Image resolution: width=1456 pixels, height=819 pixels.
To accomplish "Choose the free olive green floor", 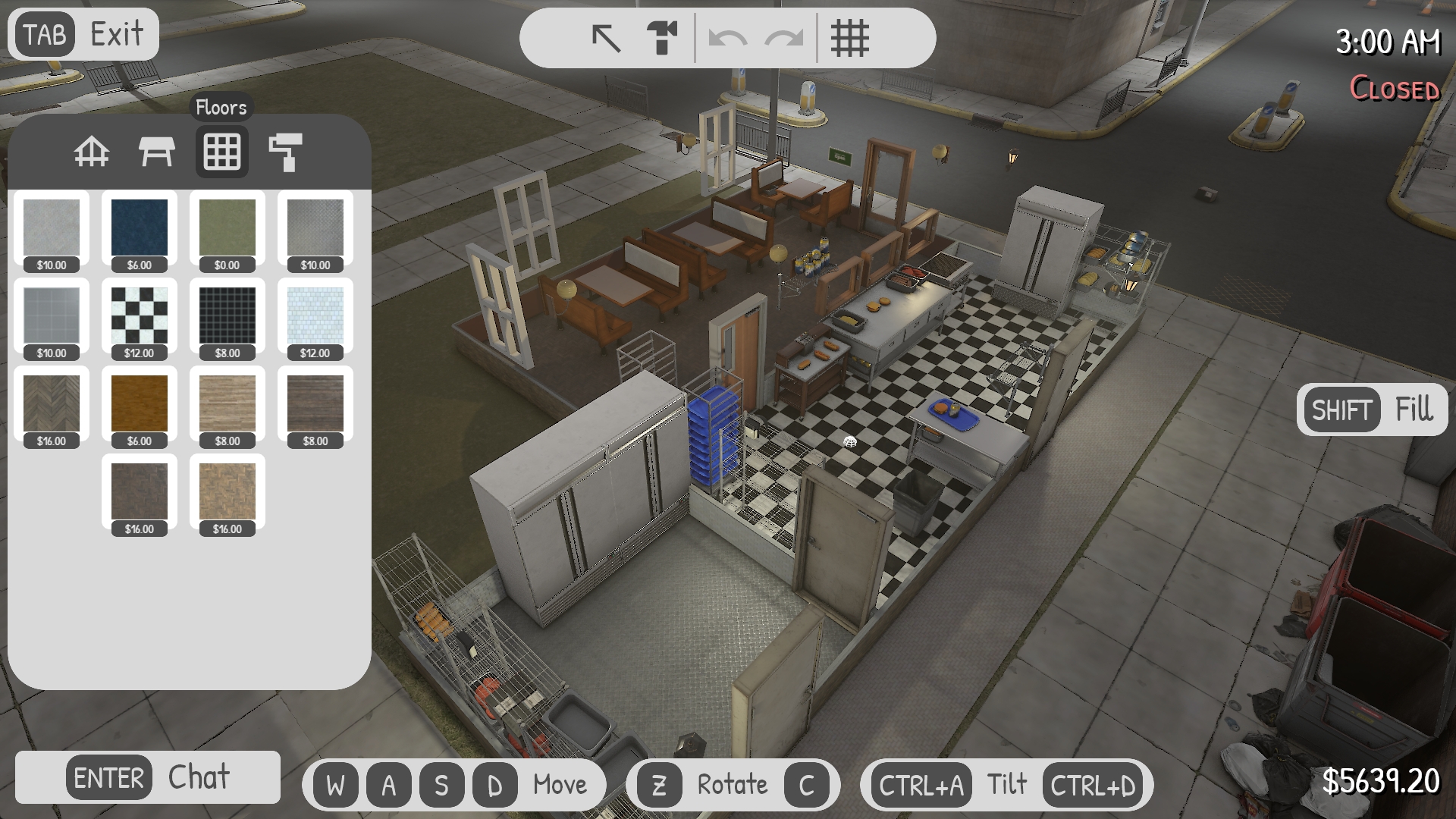I will (227, 228).
